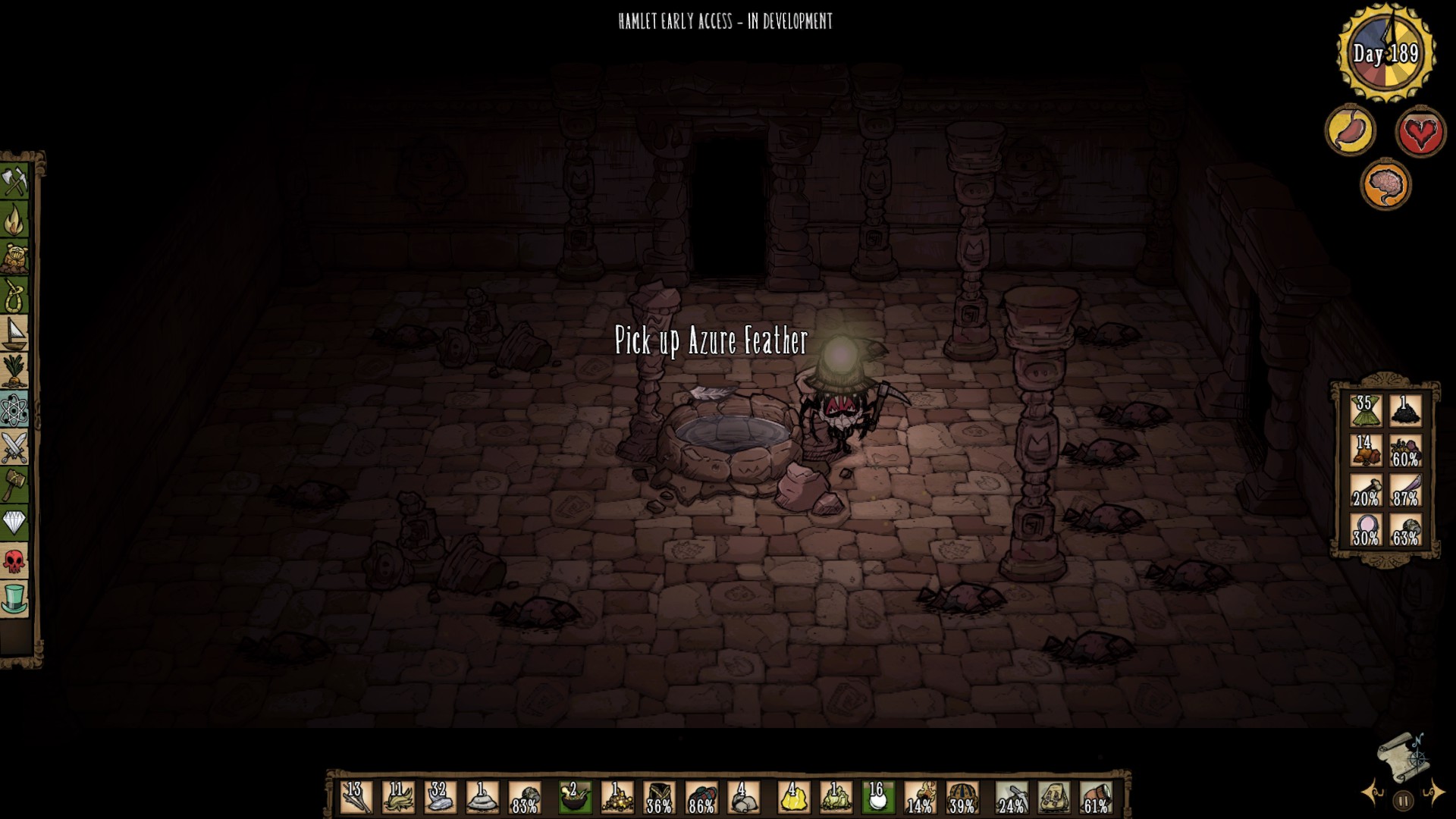The height and width of the screenshot is (819, 1456).
Task: Click the equipped pickaxe slot at 24%
Action: coord(1012,798)
